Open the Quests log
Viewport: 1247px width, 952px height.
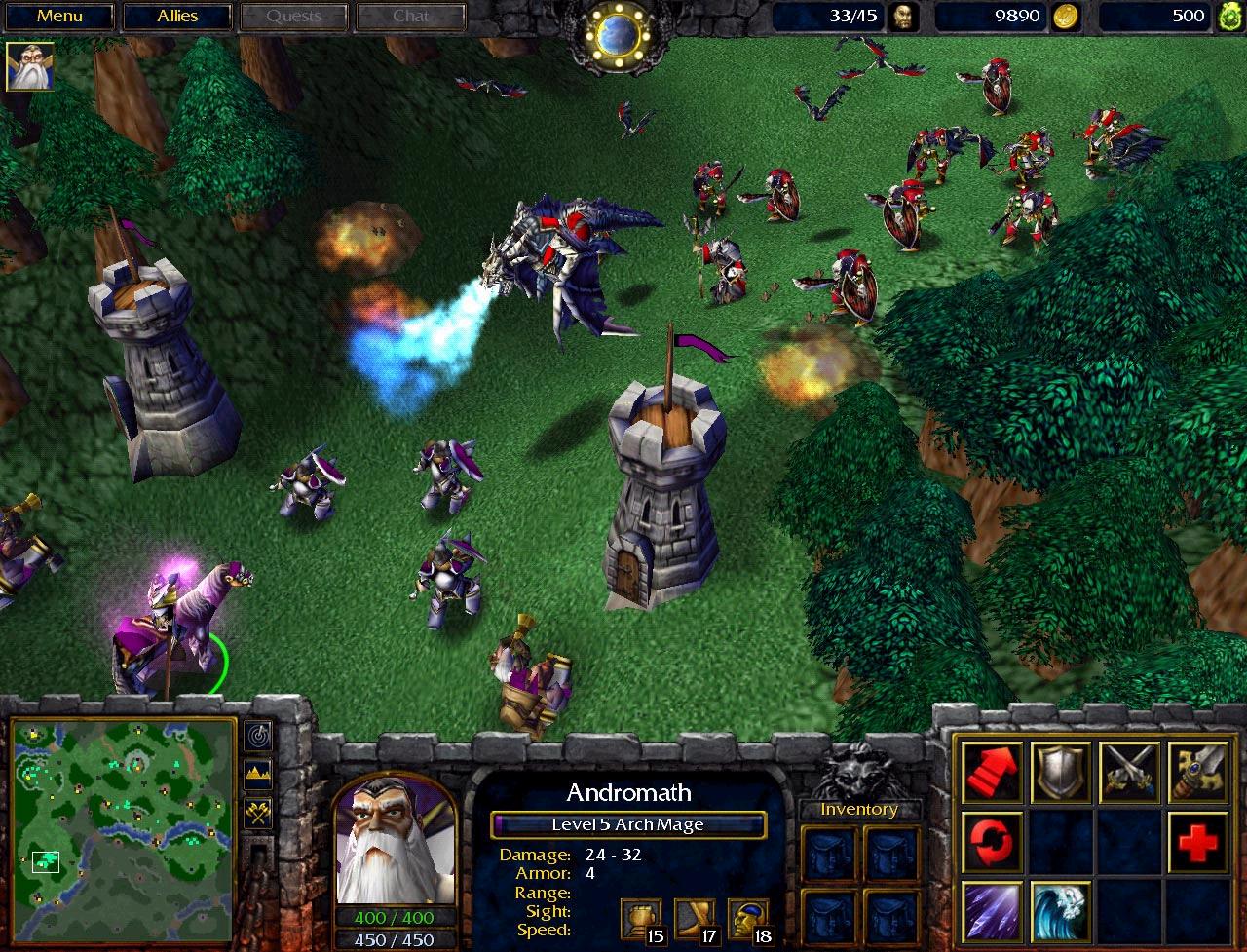[293, 17]
